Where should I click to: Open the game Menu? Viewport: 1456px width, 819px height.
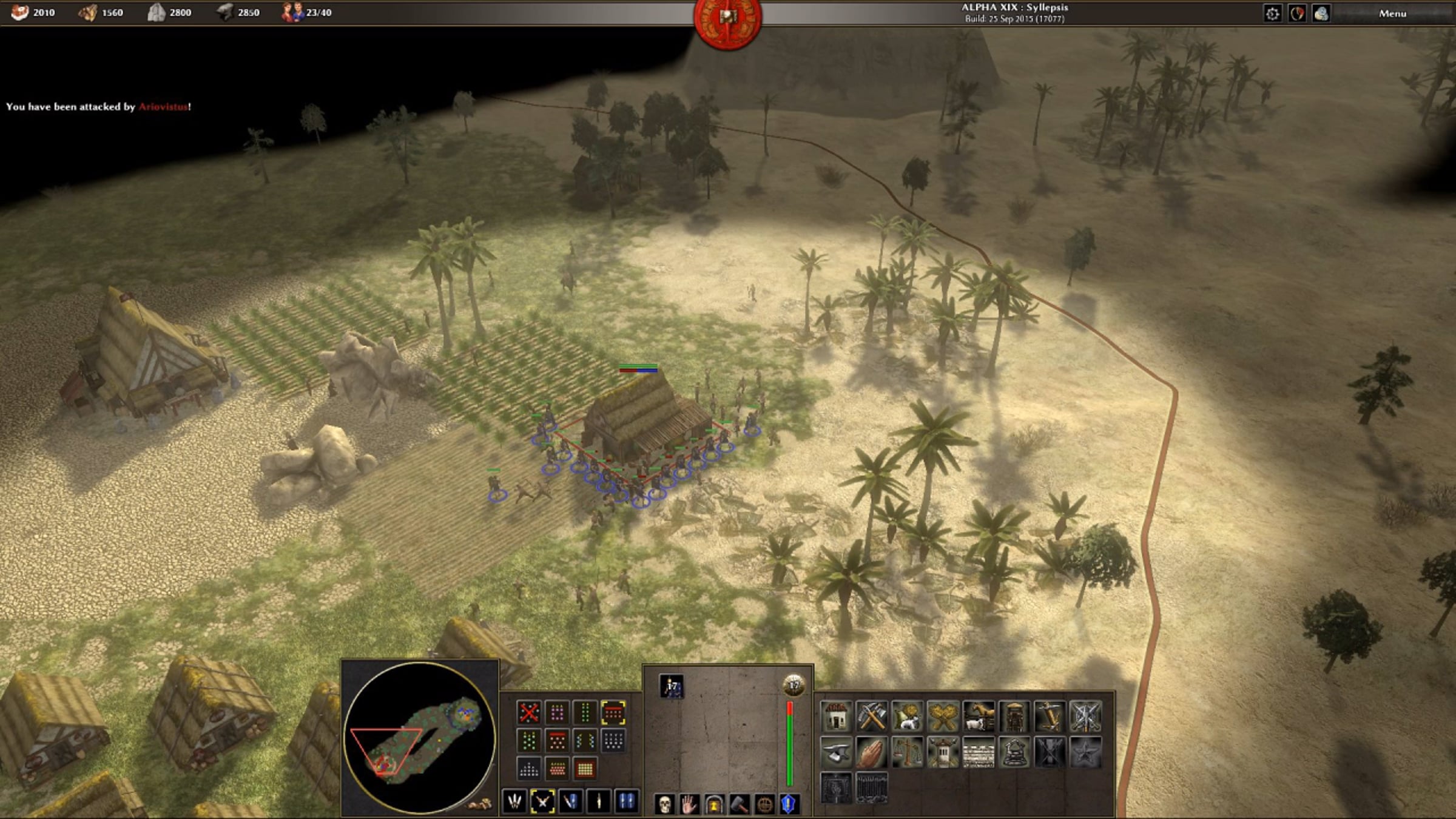click(x=1392, y=13)
